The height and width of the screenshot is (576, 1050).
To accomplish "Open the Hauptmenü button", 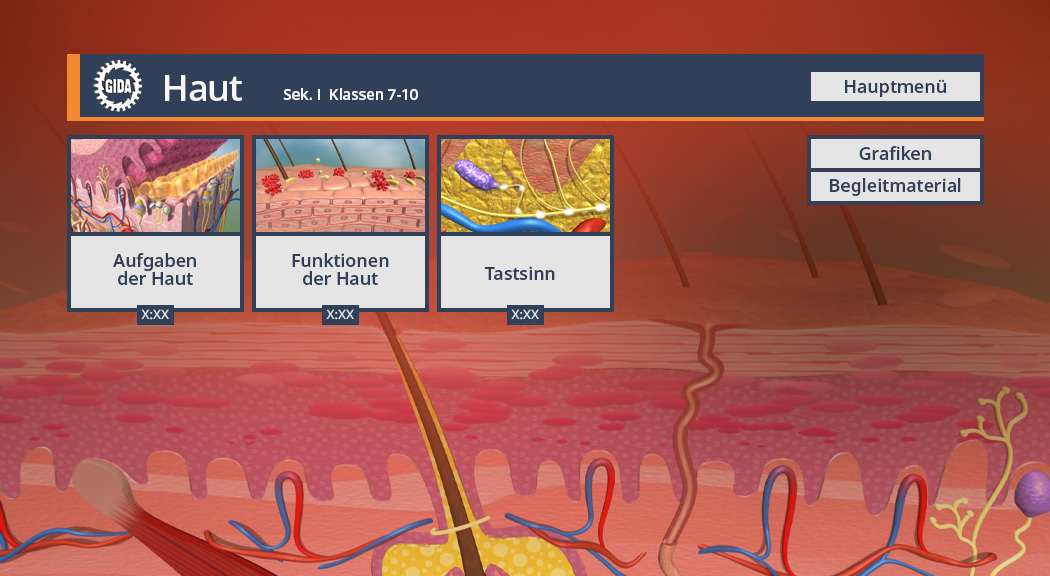I will [x=895, y=87].
